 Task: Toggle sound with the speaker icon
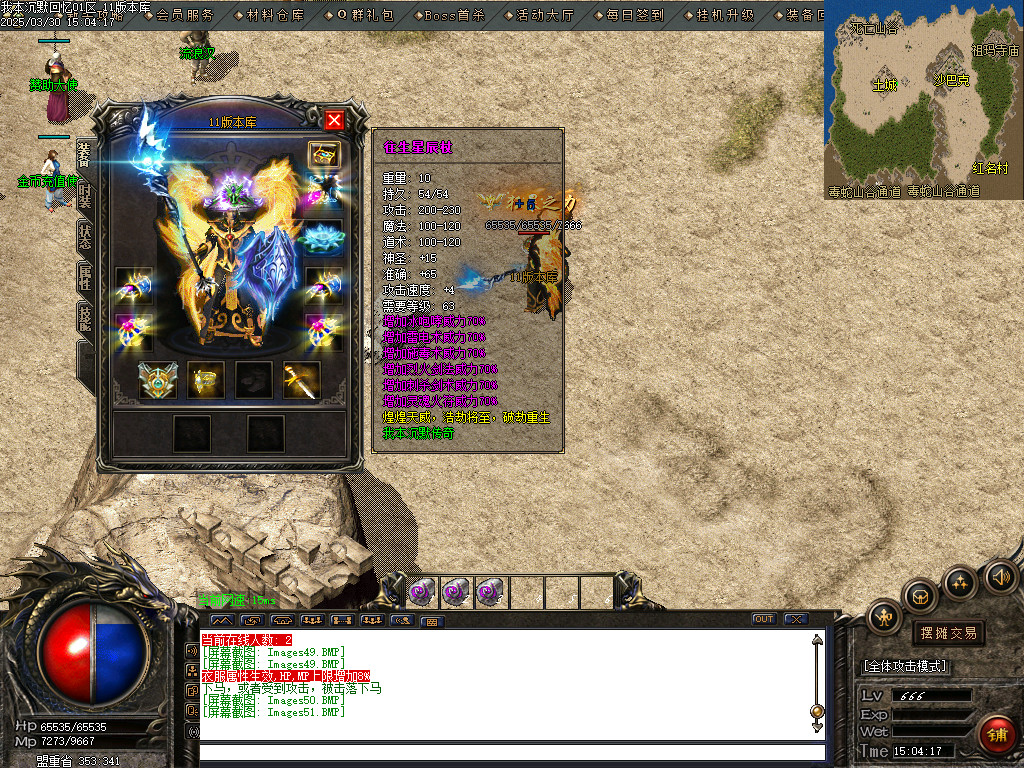pyautogui.click(x=999, y=577)
